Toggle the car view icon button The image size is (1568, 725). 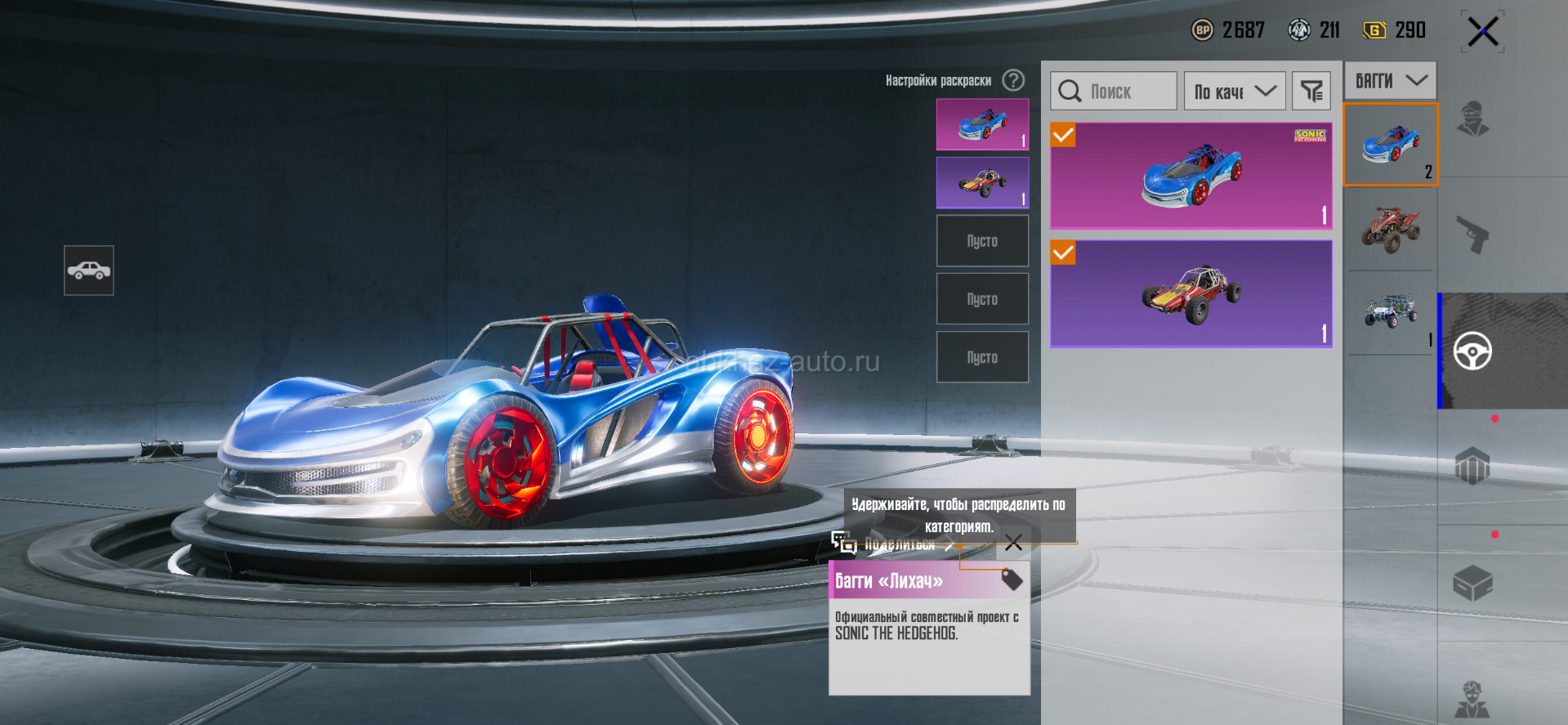point(89,271)
